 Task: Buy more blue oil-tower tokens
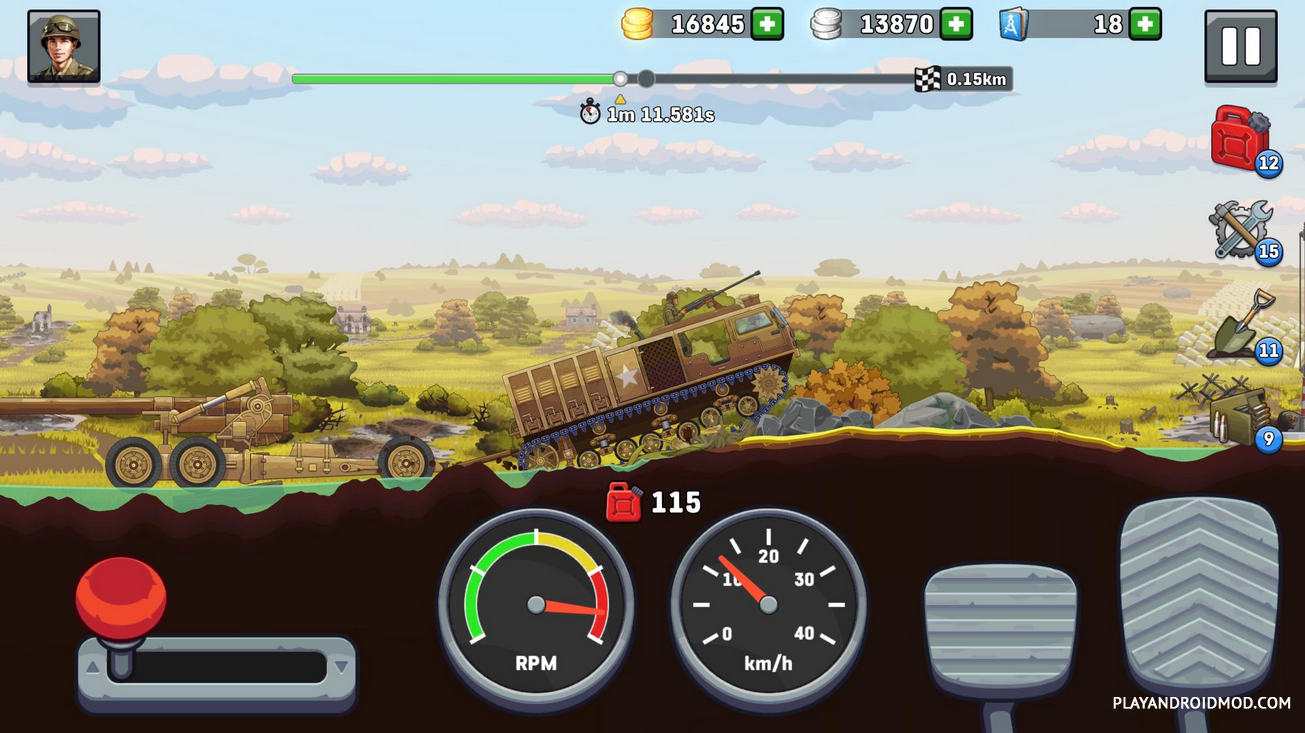(x=1145, y=24)
